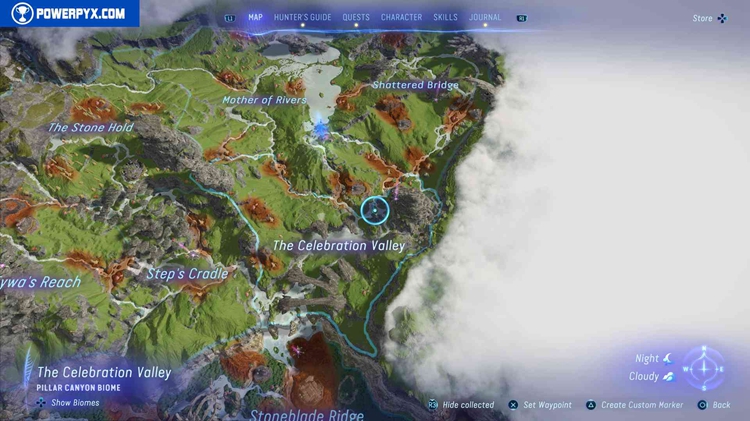Select the Shattered Bridge map label
750x421 pixels.
(x=415, y=85)
